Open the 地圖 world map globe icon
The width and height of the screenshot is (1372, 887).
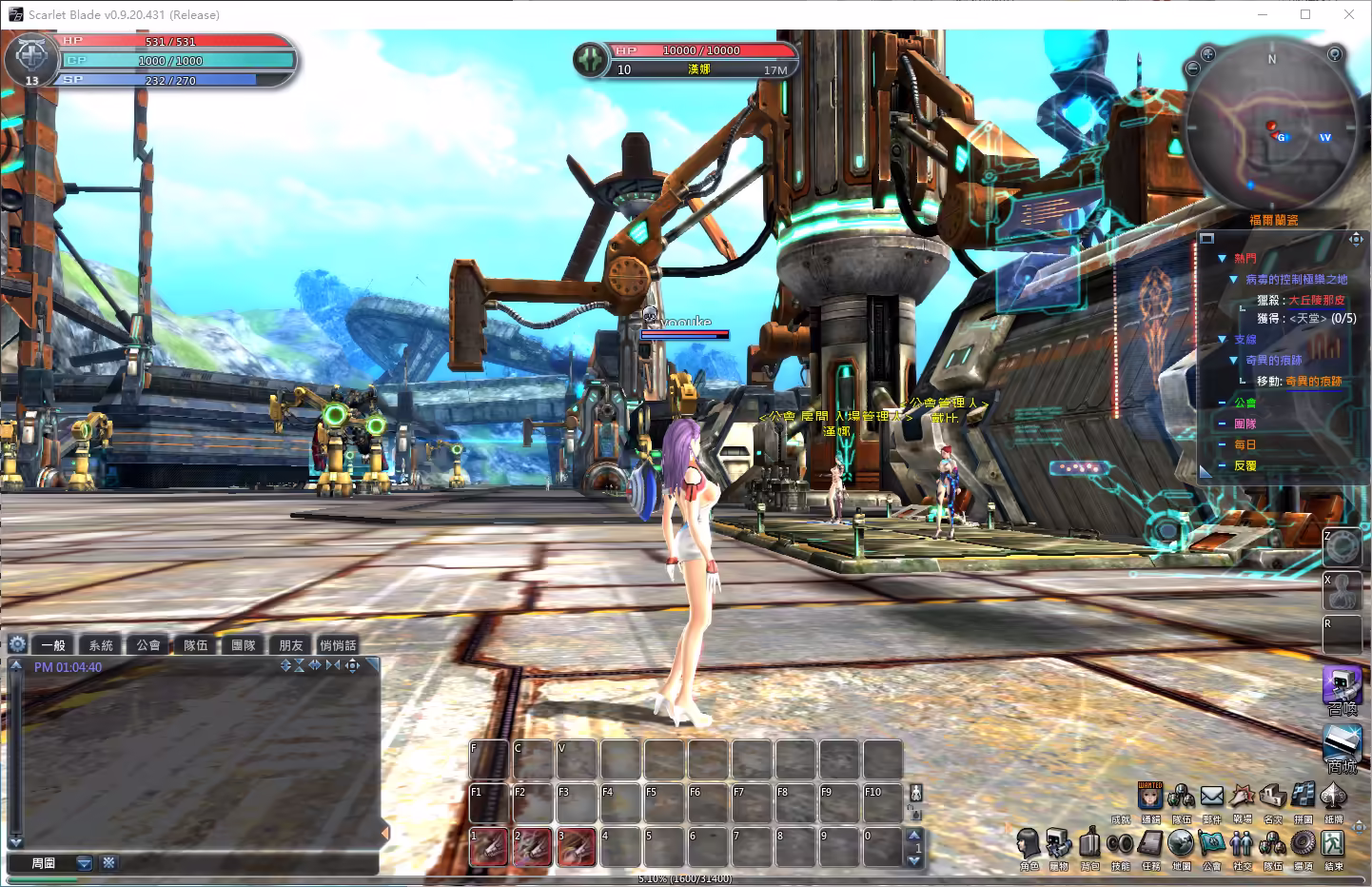(x=1181, y=844)
